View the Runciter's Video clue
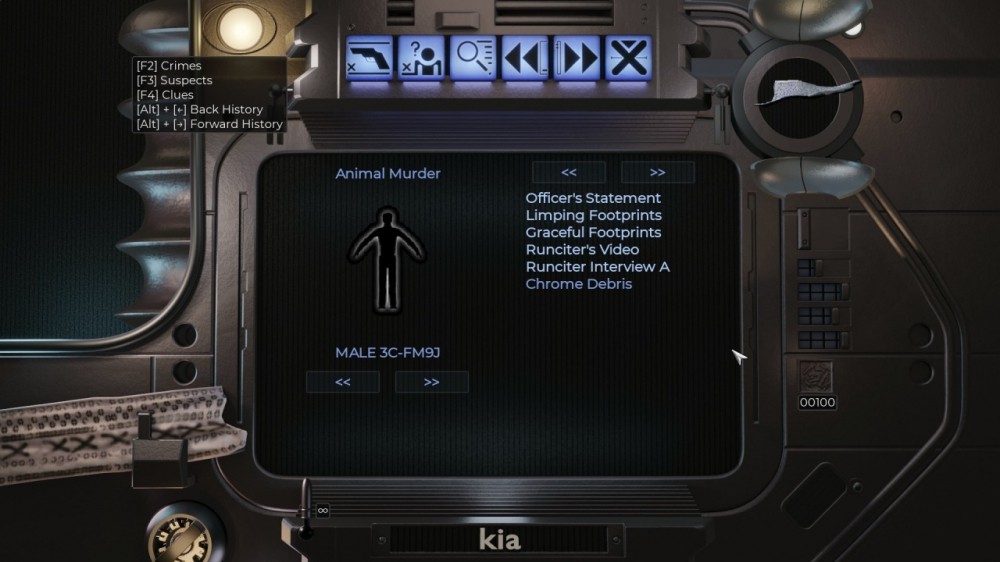The image size is (1000, 562). click(582, 249)
